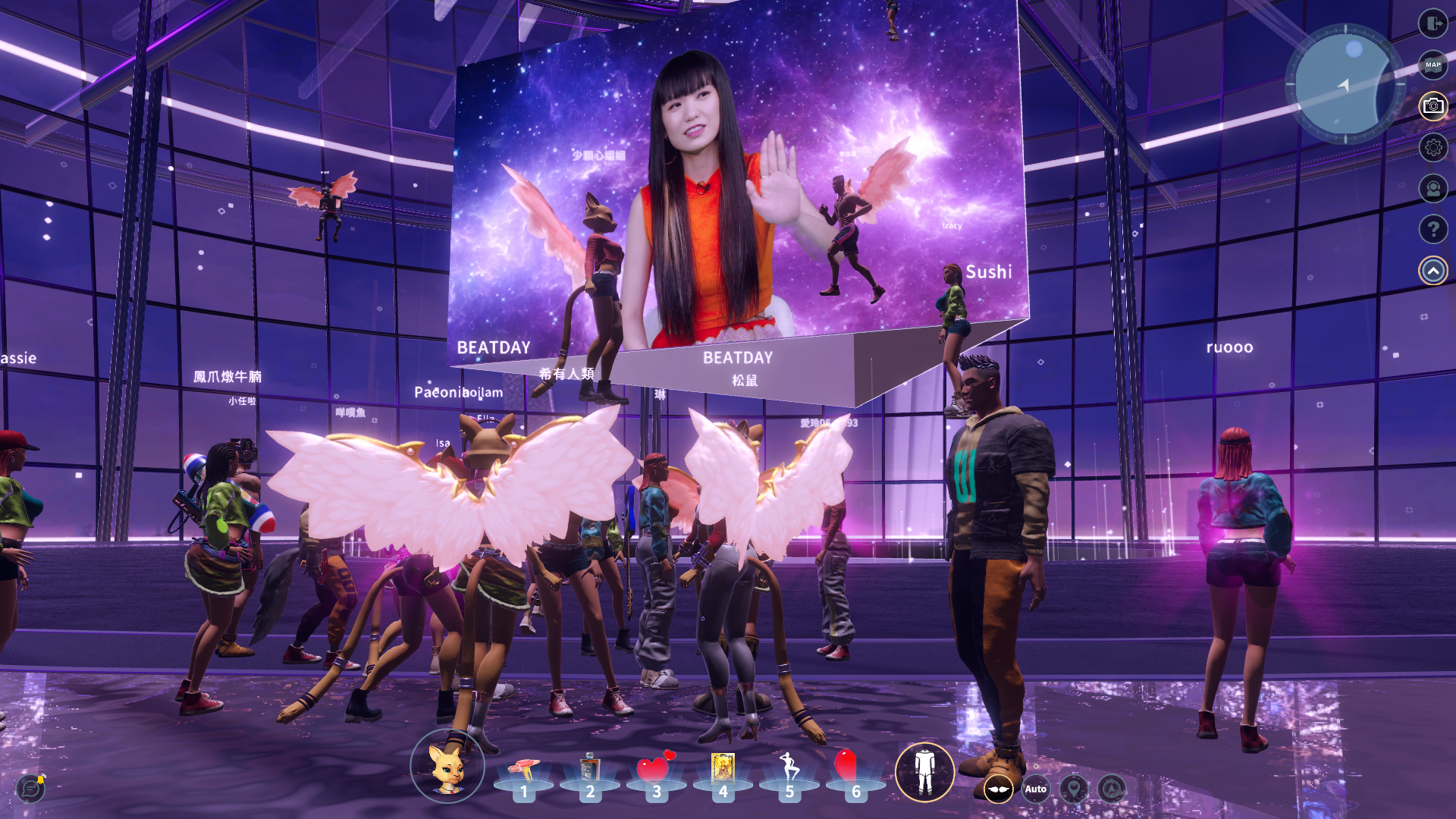Exit through the door icon button
This screenshot has height=819, width=1456.
[1432, 24]
